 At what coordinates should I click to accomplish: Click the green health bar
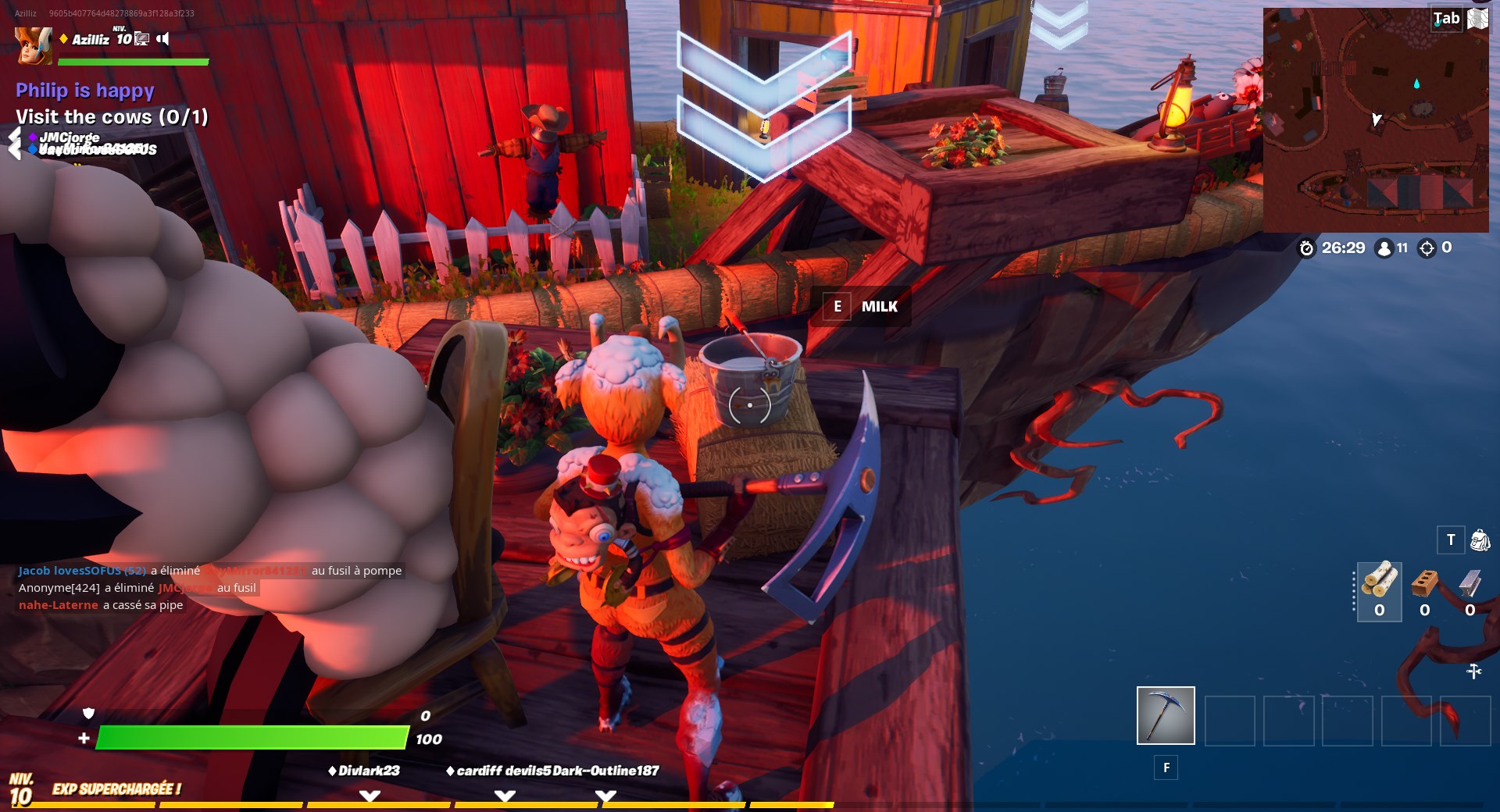250,737
